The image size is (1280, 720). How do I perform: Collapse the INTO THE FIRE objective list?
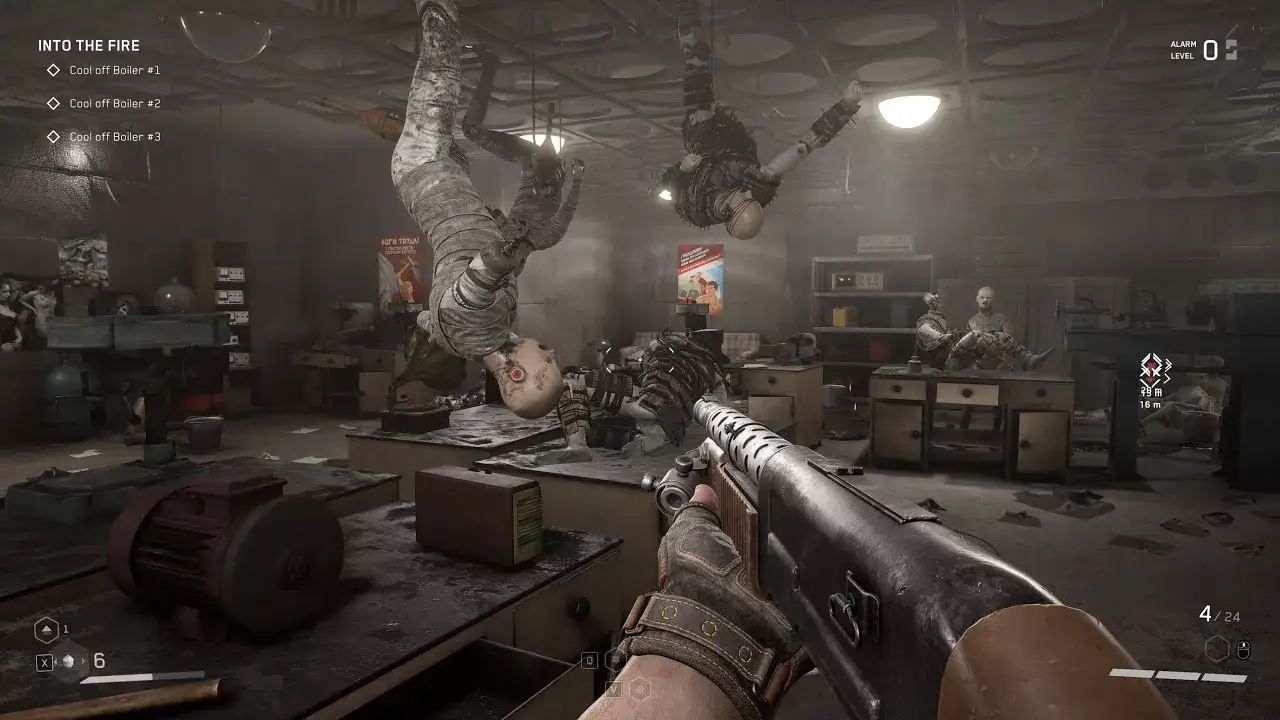click(x=88, y=45)
